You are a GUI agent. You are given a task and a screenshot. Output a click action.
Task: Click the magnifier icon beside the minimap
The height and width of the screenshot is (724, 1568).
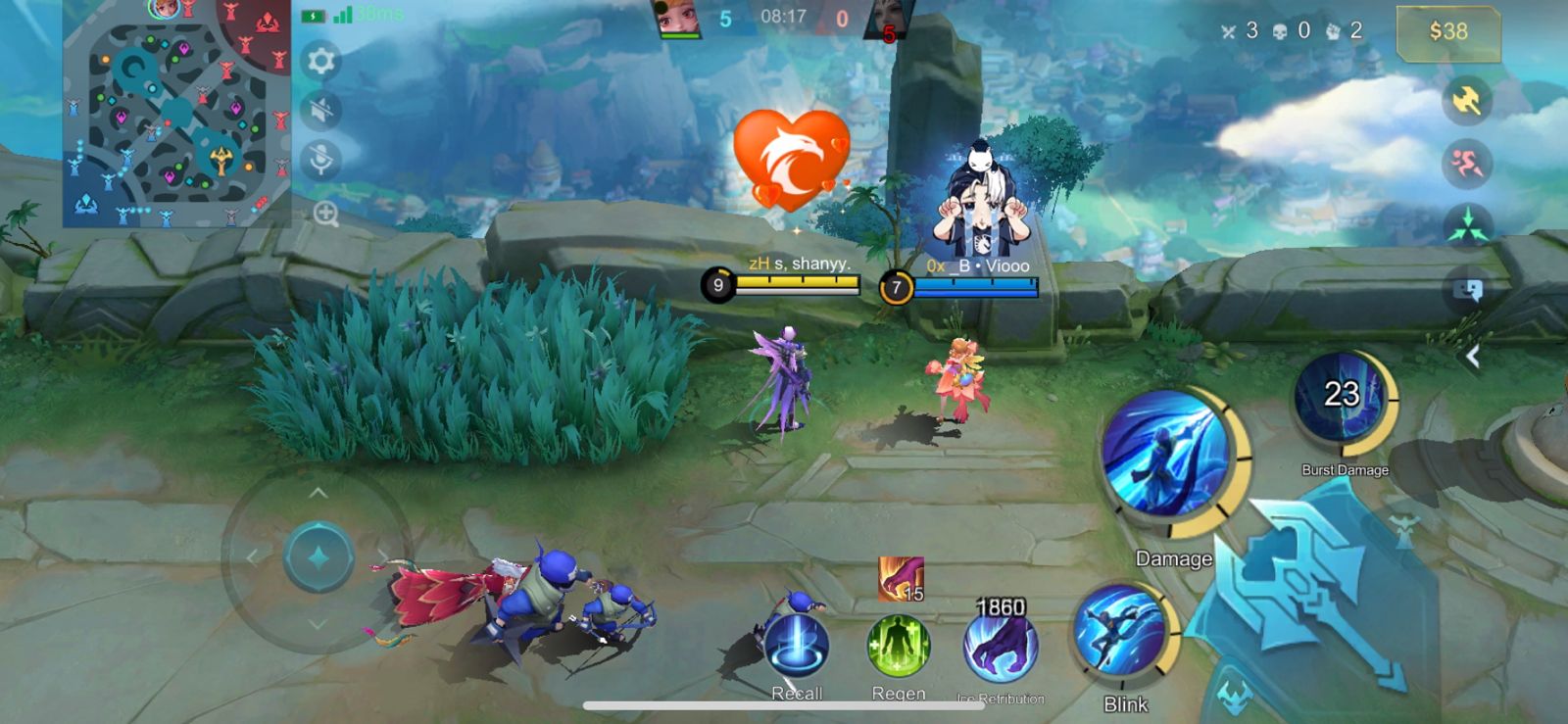325,214
